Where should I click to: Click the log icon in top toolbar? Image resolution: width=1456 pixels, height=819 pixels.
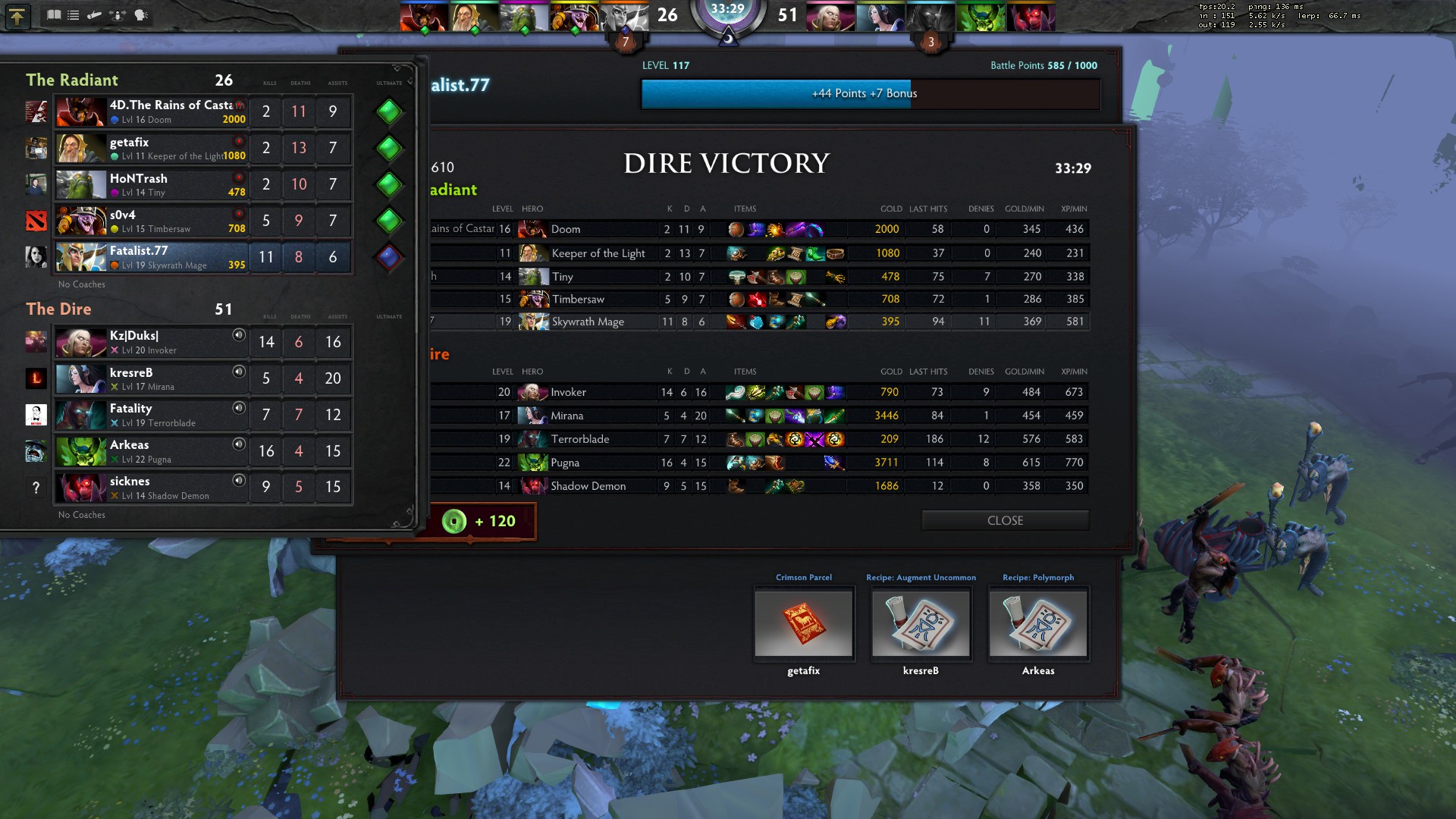[x=95, y=14]
